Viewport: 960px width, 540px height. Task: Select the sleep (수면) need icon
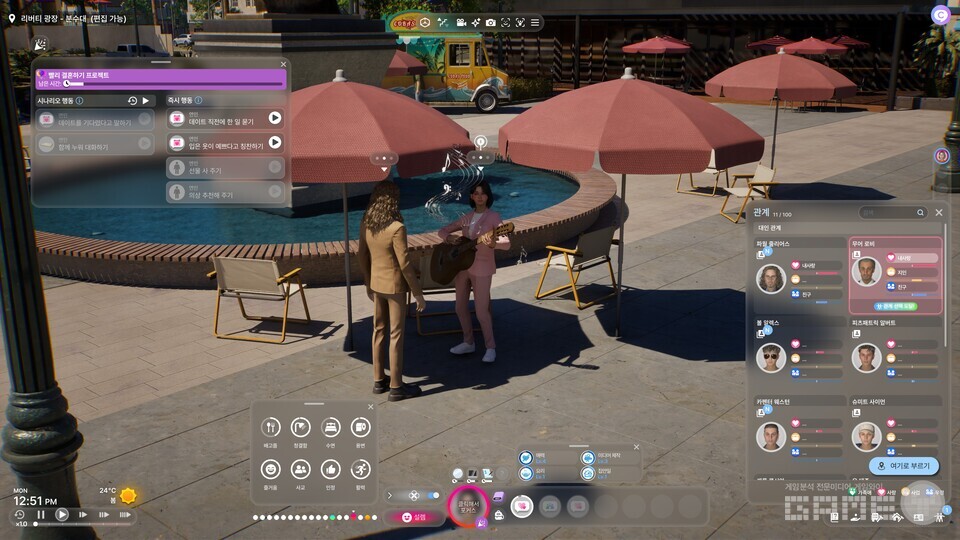tap(330, 428)
